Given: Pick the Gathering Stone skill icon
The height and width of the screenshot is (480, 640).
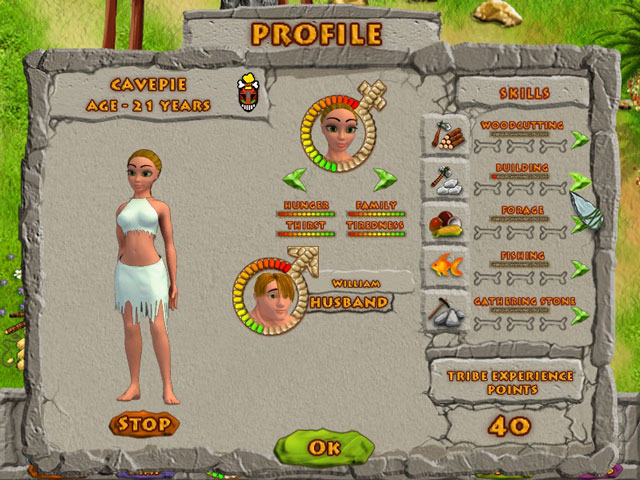Looking at the screenshot, I should coord(443,312).
